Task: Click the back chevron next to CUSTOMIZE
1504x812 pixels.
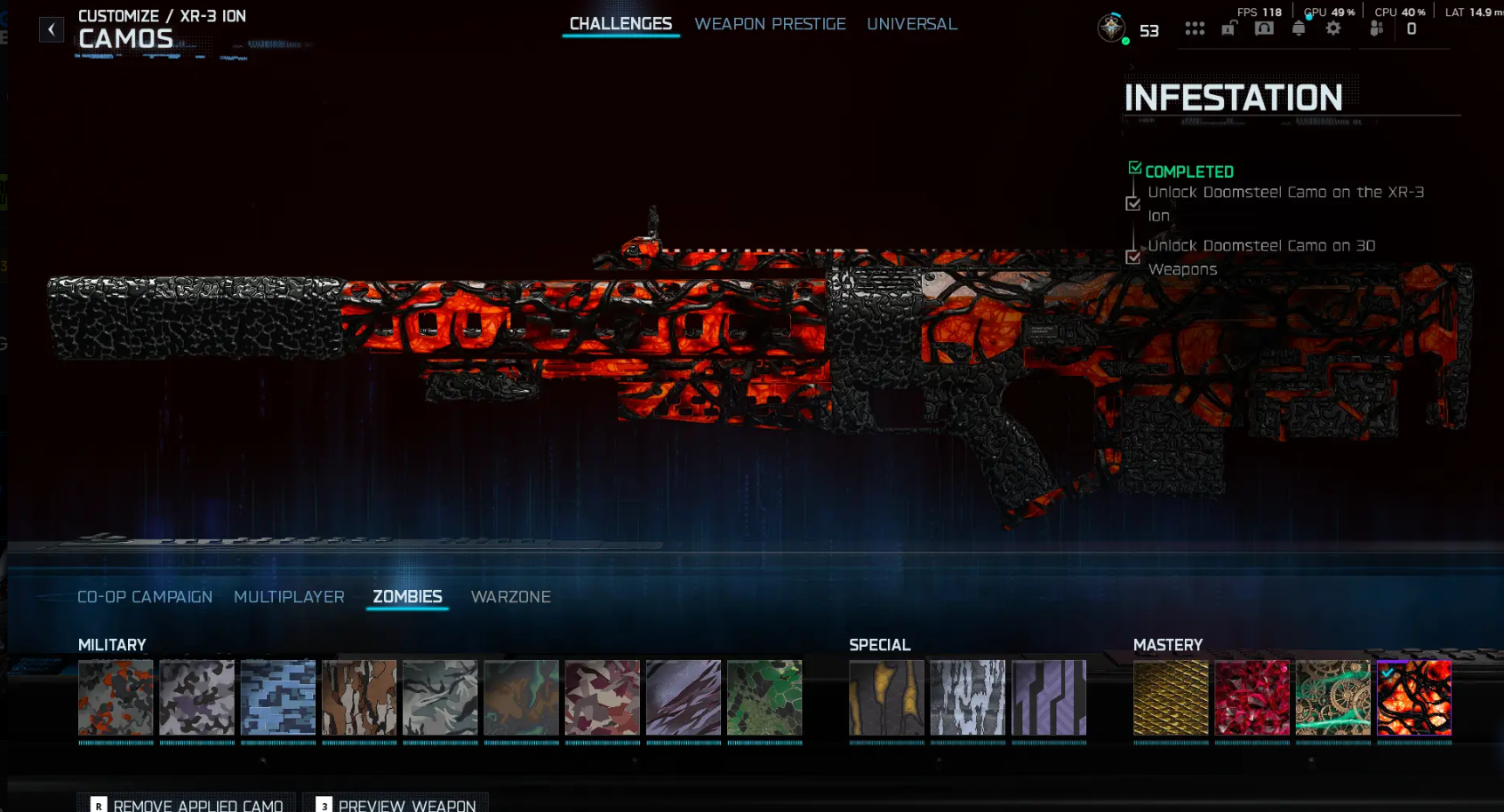Action: point(52,28)
